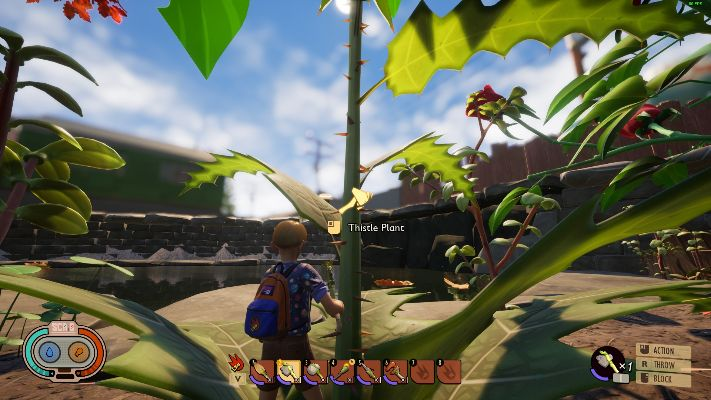Viewport: 711px width, 400px height.
Task: Equip the red tool in slot 6
Action: coord(396,372)
